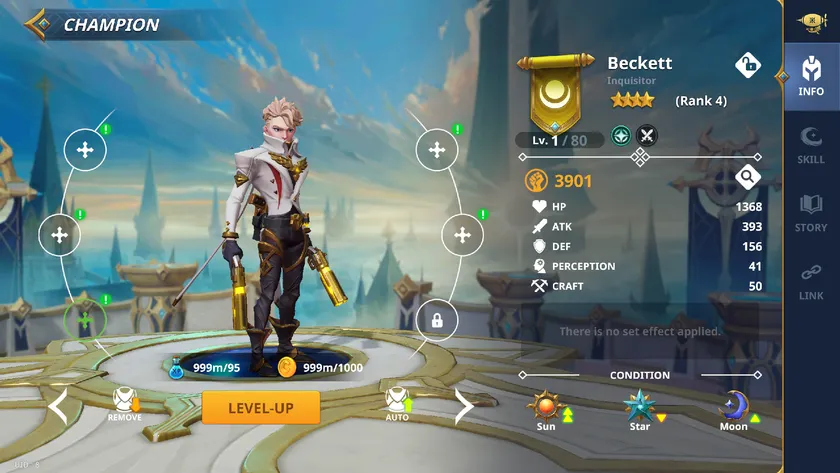840x473 pixels.
Task: View the Sun condition
Action: point(546,408)
